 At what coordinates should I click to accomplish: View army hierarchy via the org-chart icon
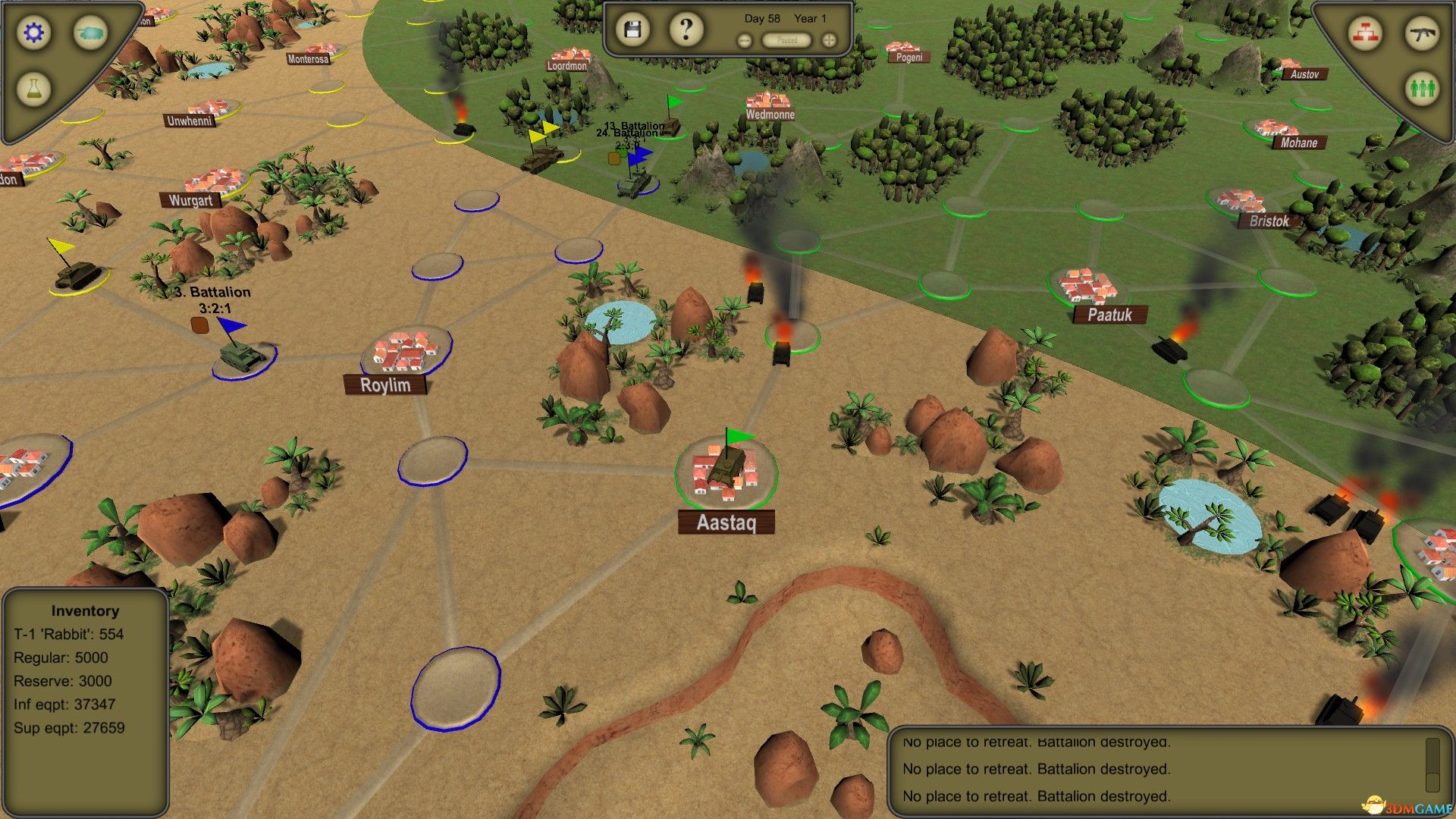click(1365, 33)
